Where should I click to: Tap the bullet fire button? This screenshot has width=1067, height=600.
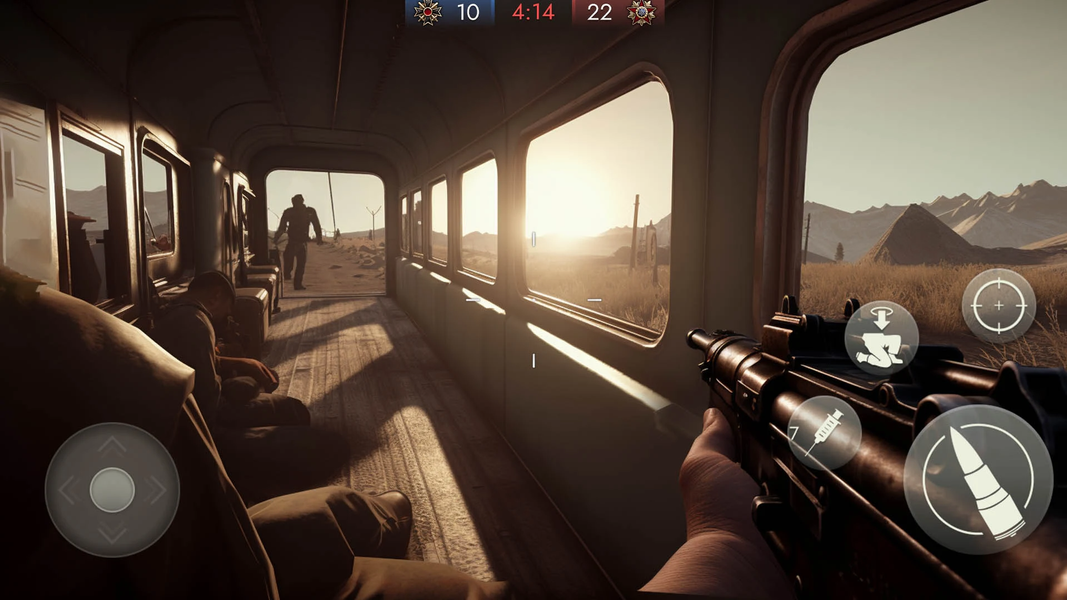coord(977,479)
